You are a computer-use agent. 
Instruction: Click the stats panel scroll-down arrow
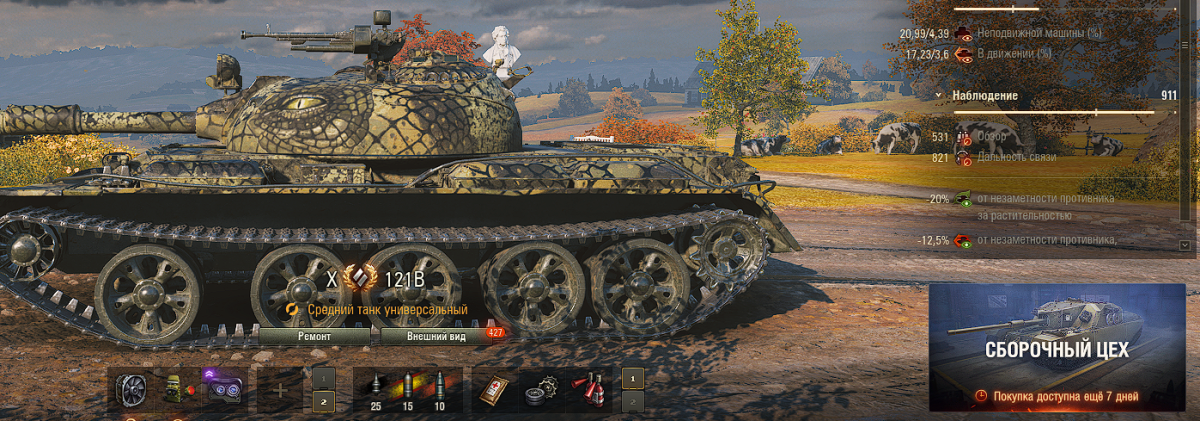(1185, 244)
